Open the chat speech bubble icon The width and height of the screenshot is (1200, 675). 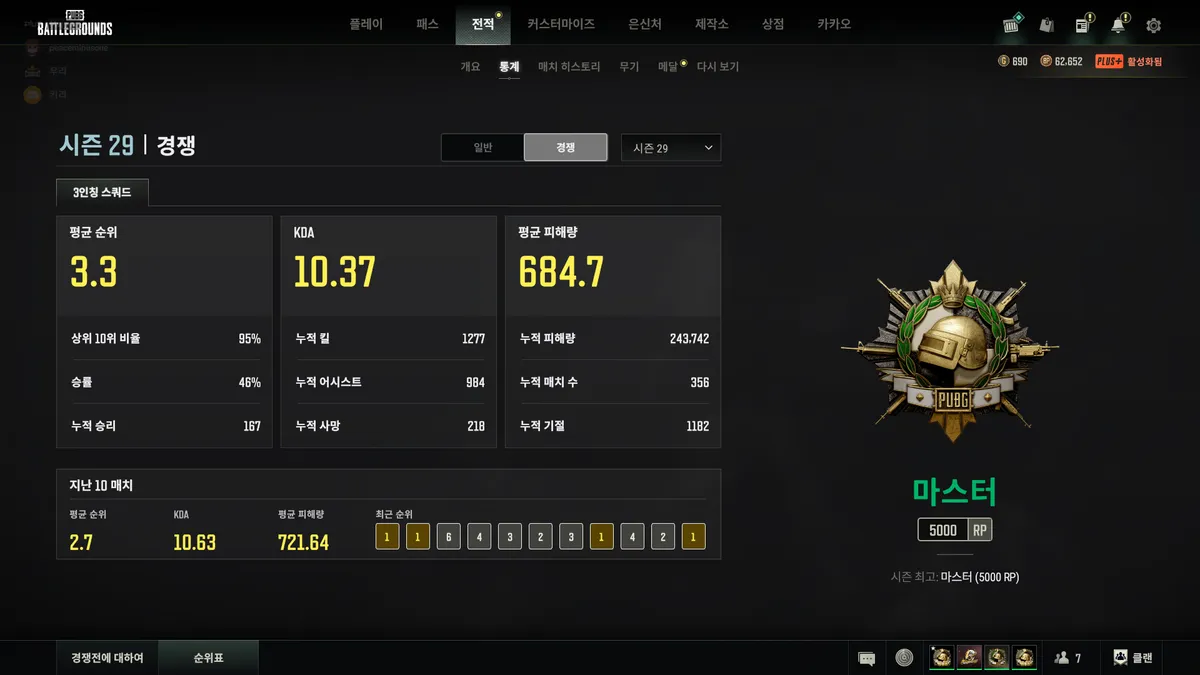pyautogui.click(x=867, y=658)
